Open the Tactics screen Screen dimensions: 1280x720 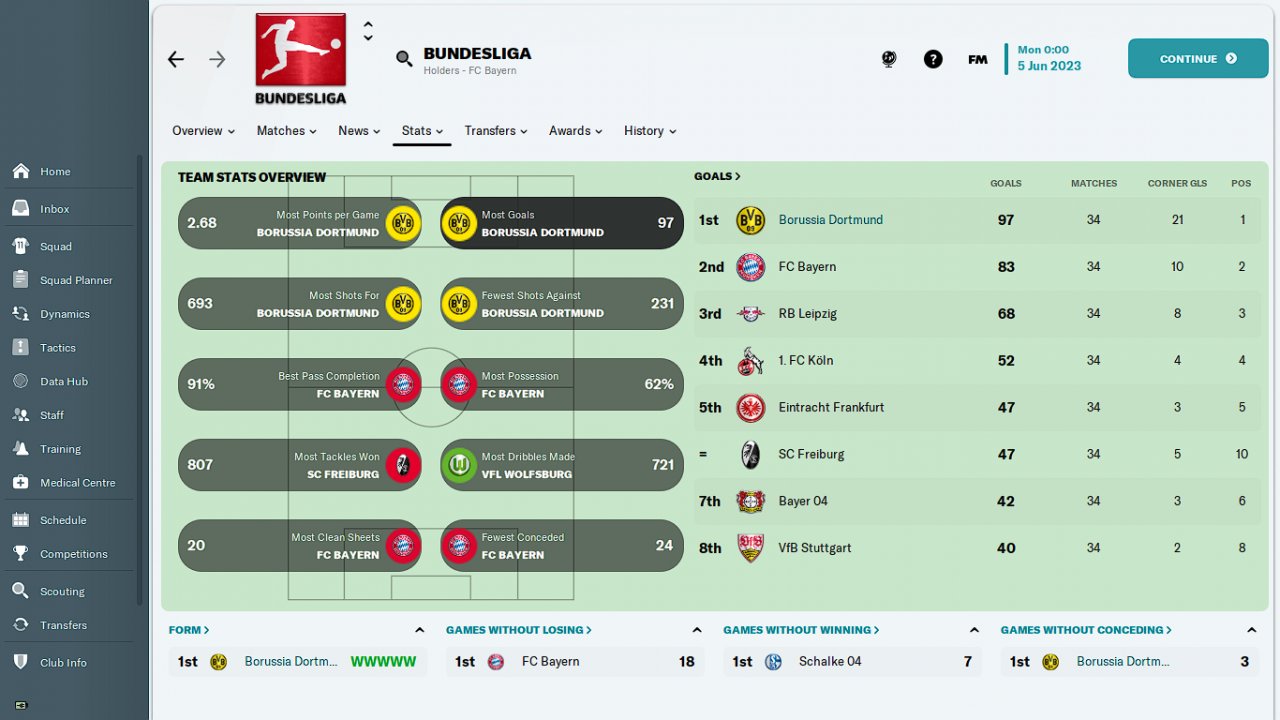tap(58, 348)
